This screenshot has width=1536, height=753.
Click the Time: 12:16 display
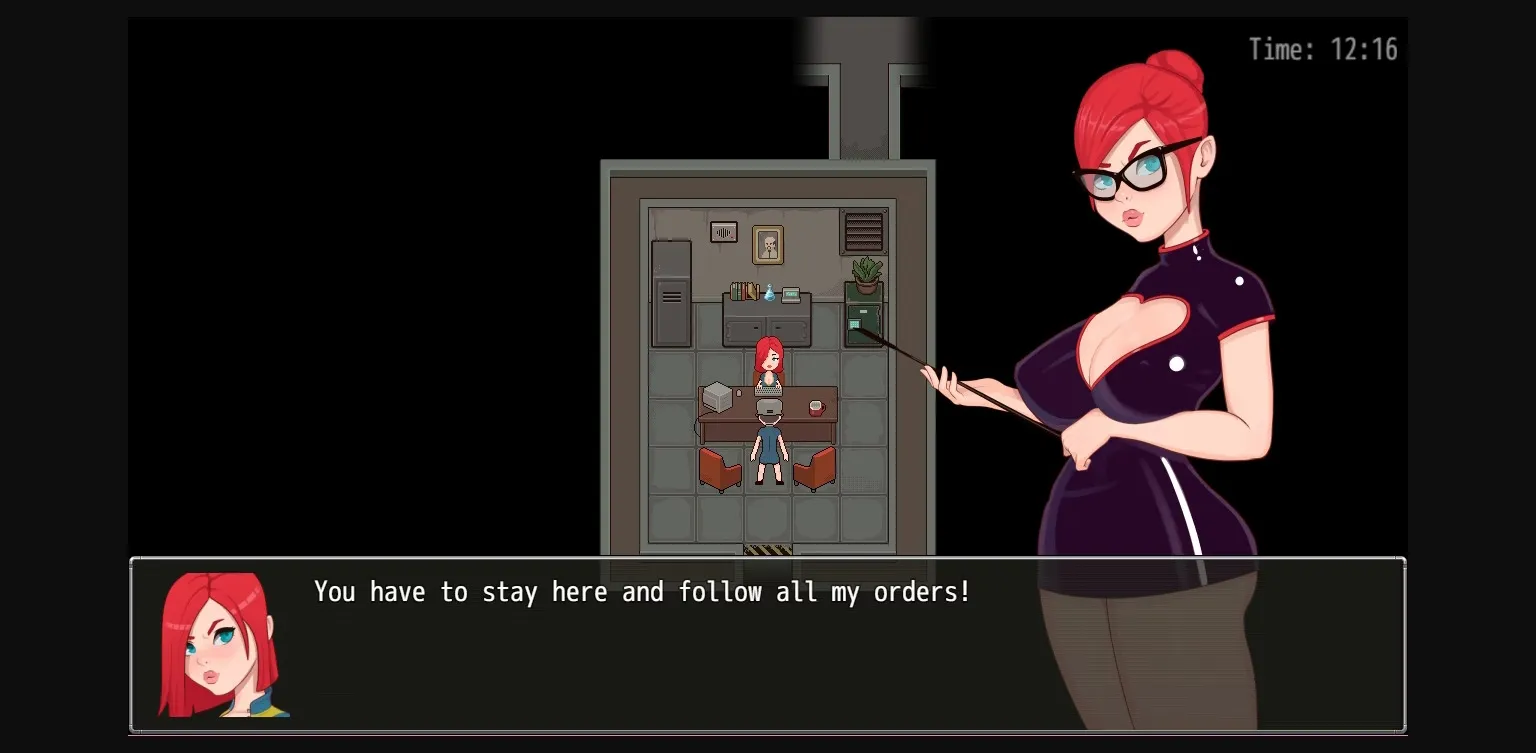[1322, 49]
